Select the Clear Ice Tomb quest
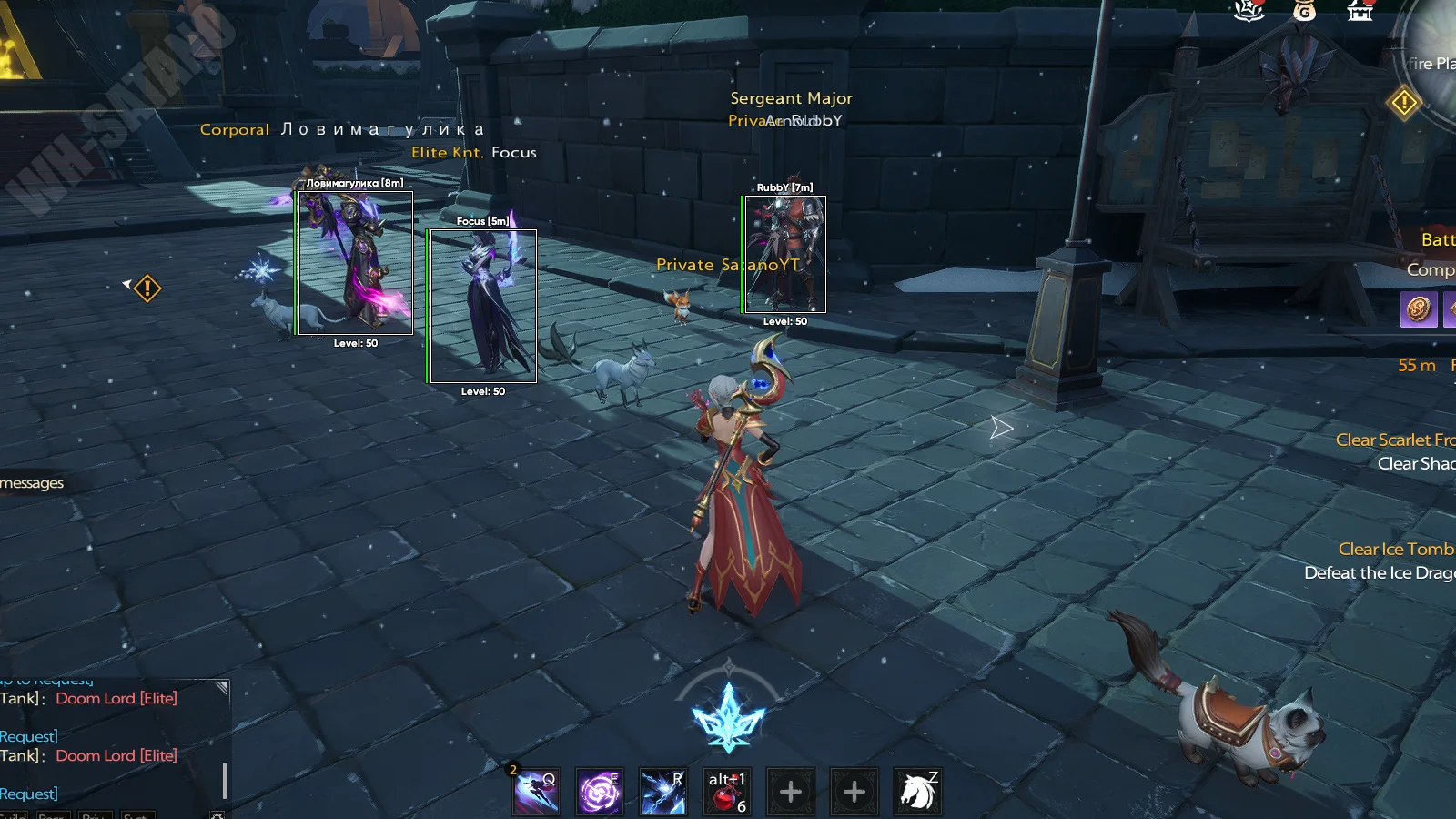 coord(1395,549)
